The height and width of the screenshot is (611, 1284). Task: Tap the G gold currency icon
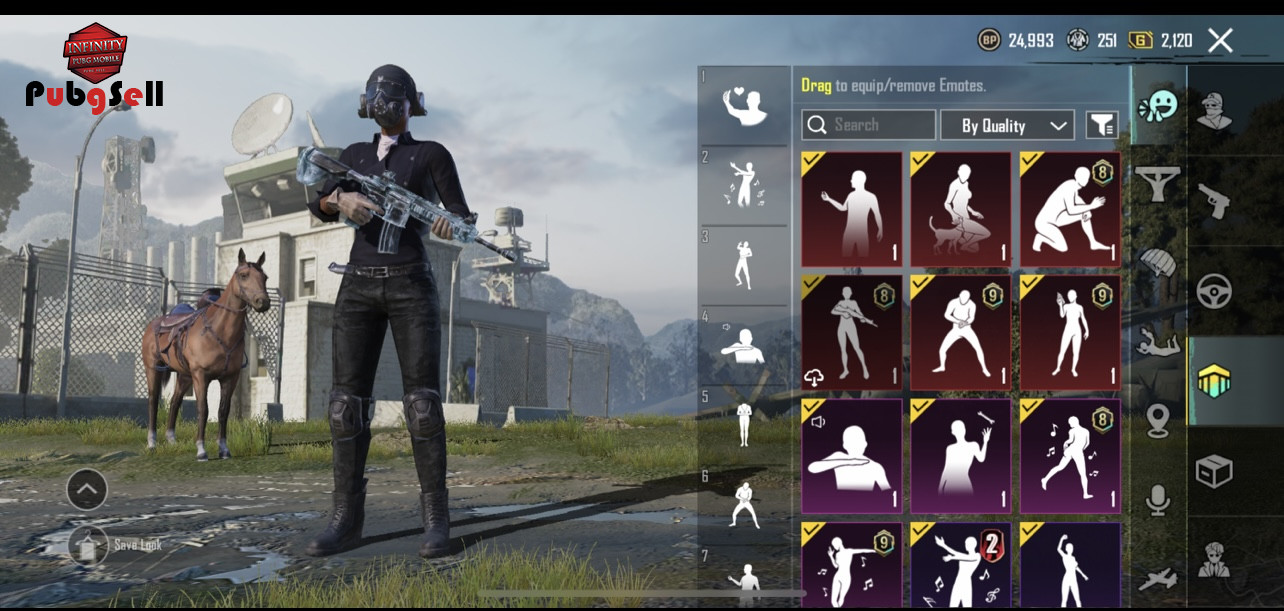[x=1140, y=40]
